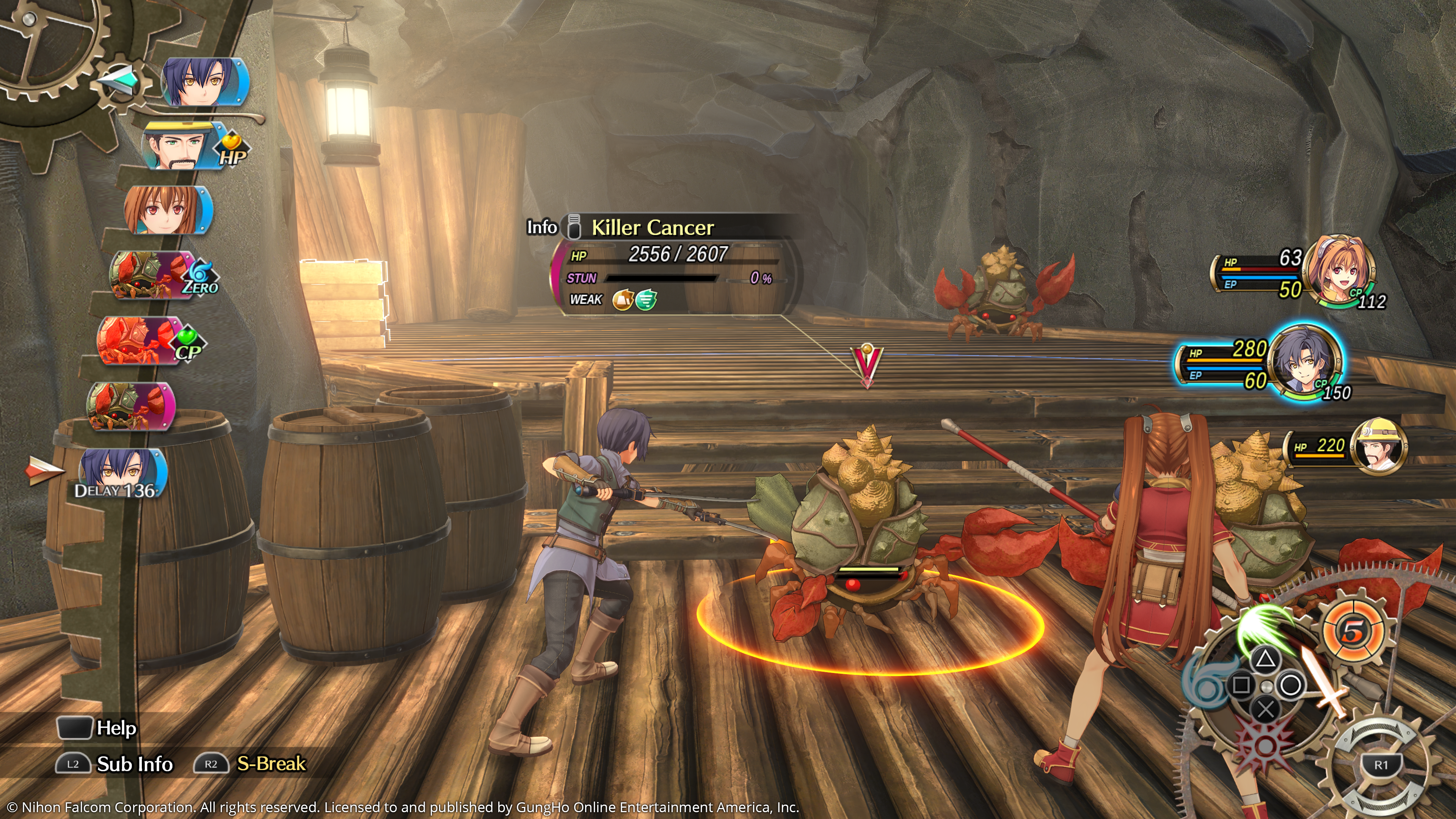Select Estelle's party status portrait
This screenshot has height=819, width=1456.
1343,270
